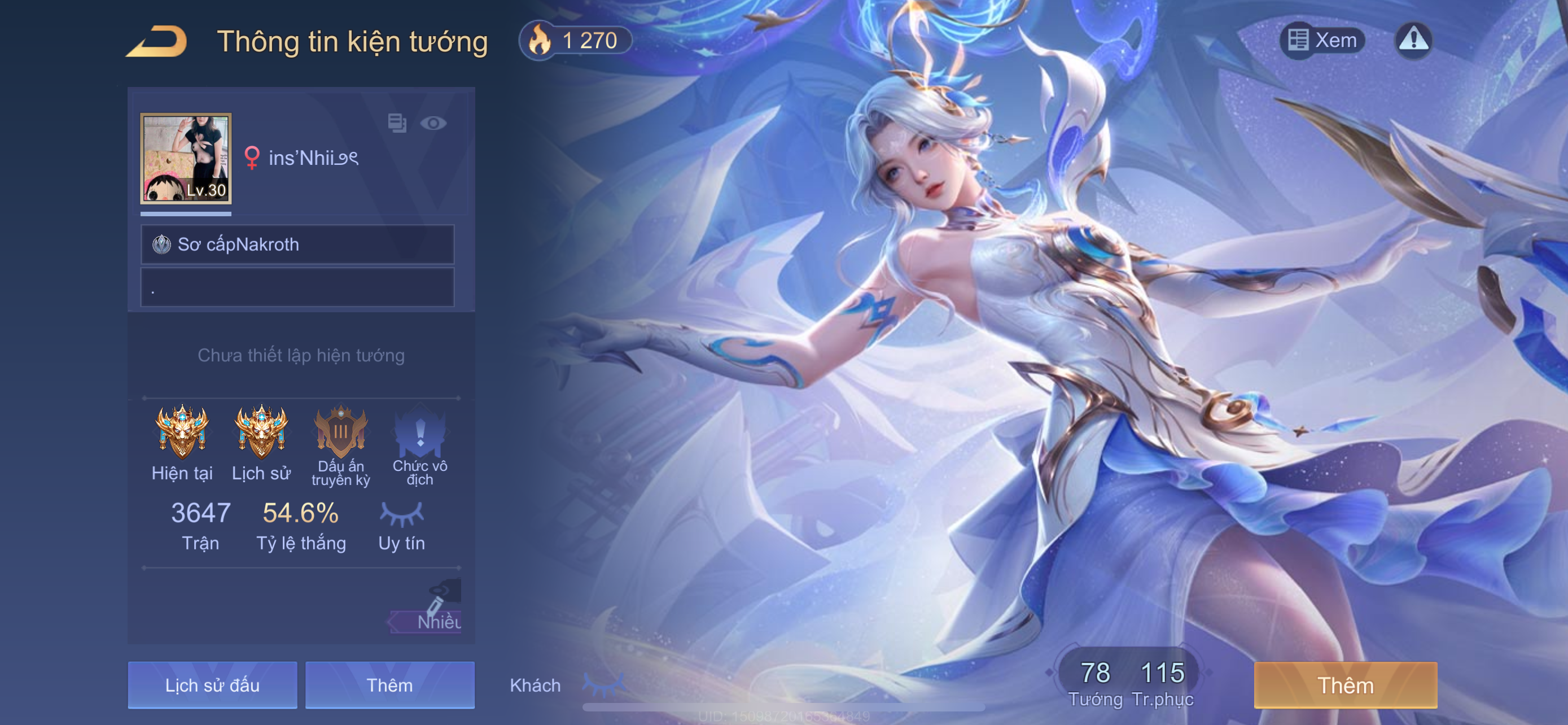Click the orange Thêm button
1568x725 pixels.
pos(1345,685)
